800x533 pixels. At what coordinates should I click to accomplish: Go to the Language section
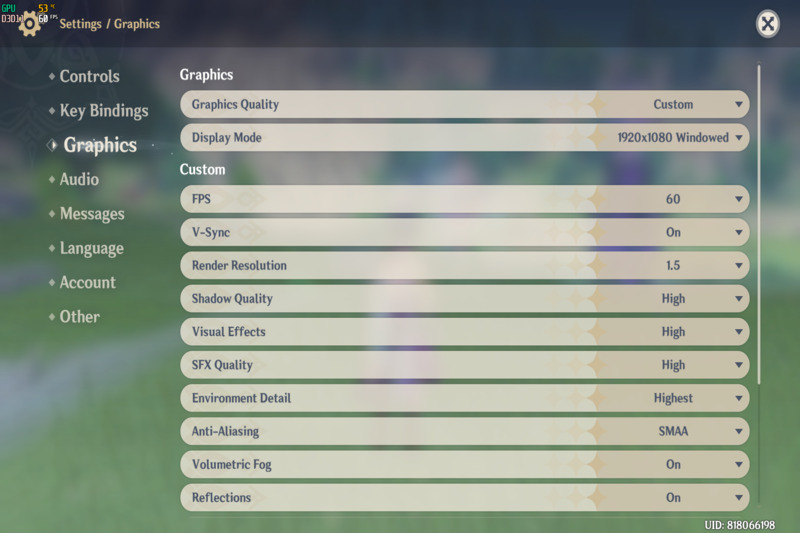click(91, 248)
